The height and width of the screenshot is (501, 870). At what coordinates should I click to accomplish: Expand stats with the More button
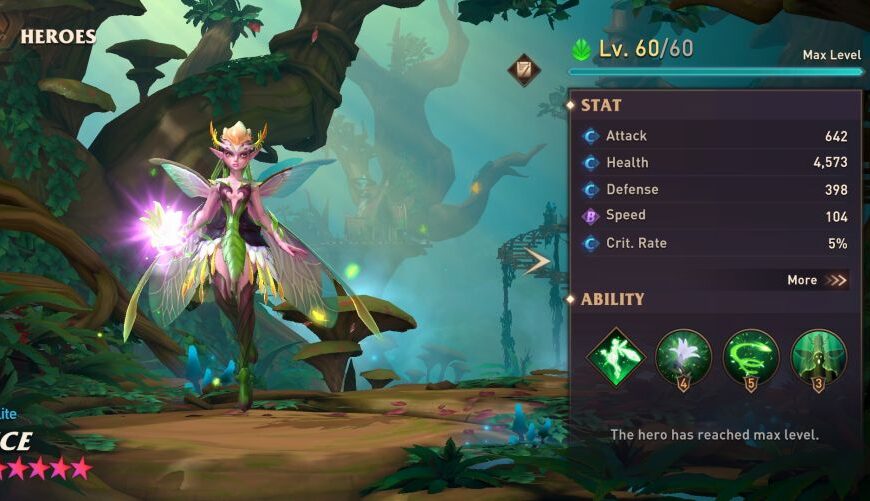point(816,280)
